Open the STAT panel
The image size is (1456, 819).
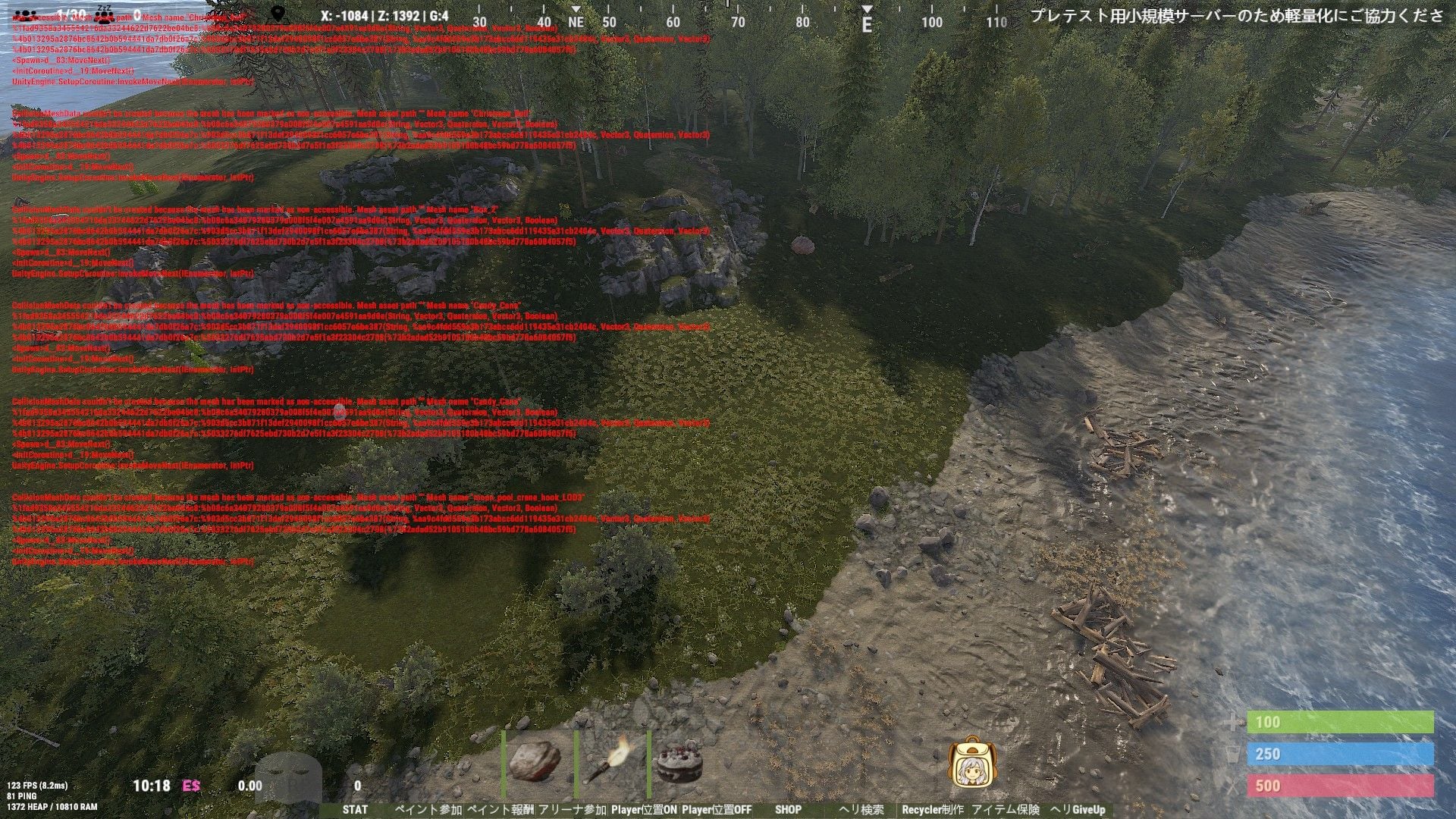(x=355, y=810)
